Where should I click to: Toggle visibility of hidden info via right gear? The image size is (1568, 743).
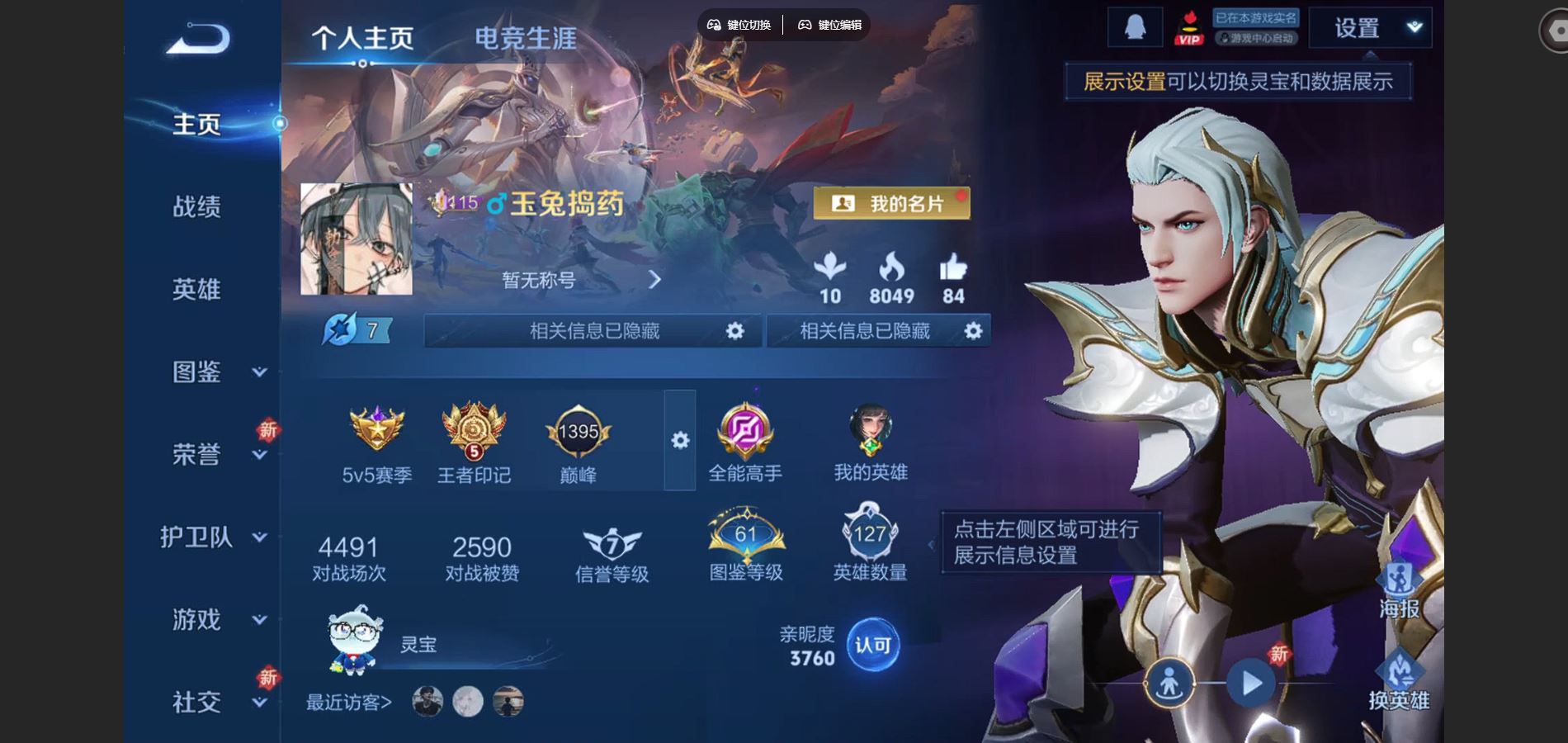pyautogui.click(x=972, y=330)
